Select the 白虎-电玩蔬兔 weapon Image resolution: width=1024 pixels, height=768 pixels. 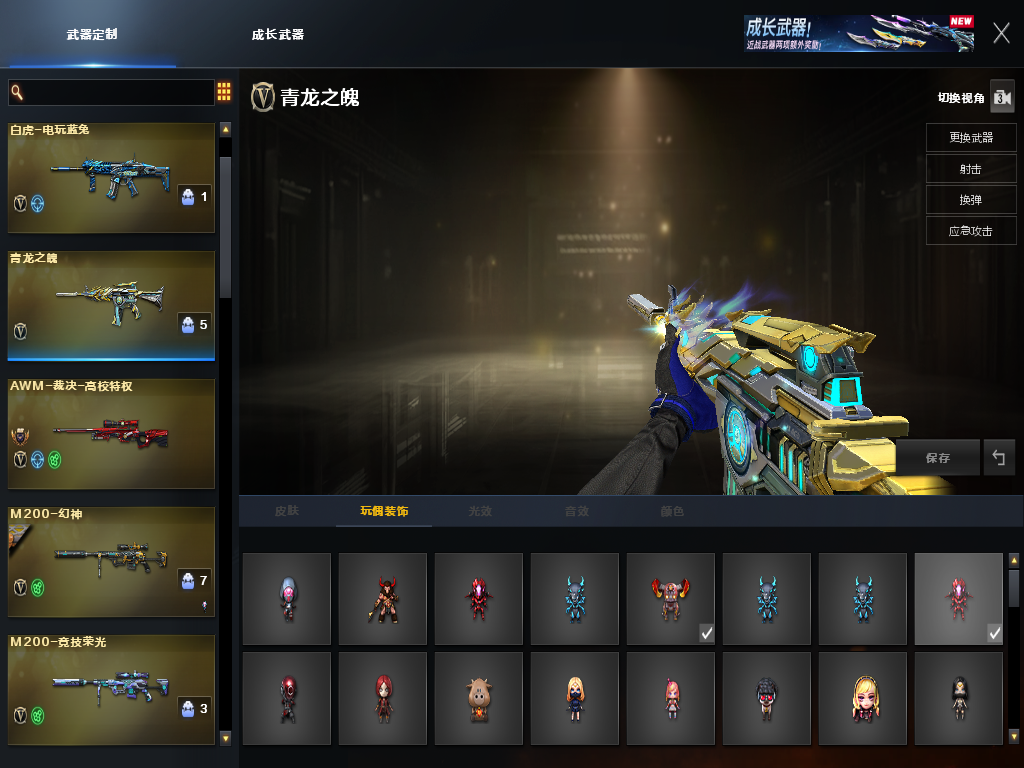pos(111,178)
